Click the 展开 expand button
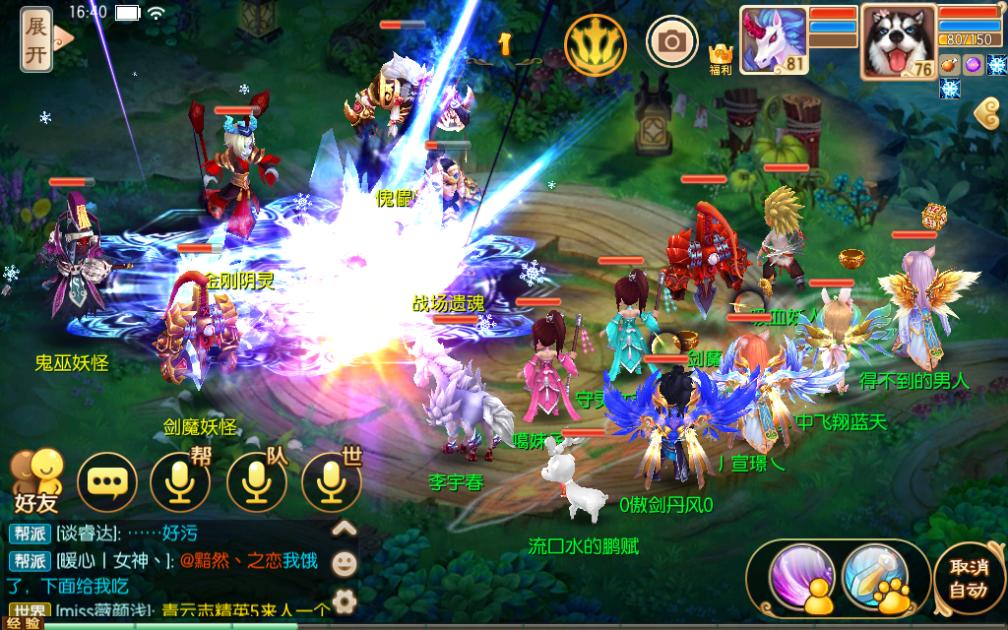Viewport: 1008px width, 630px height. coord(38,40)
